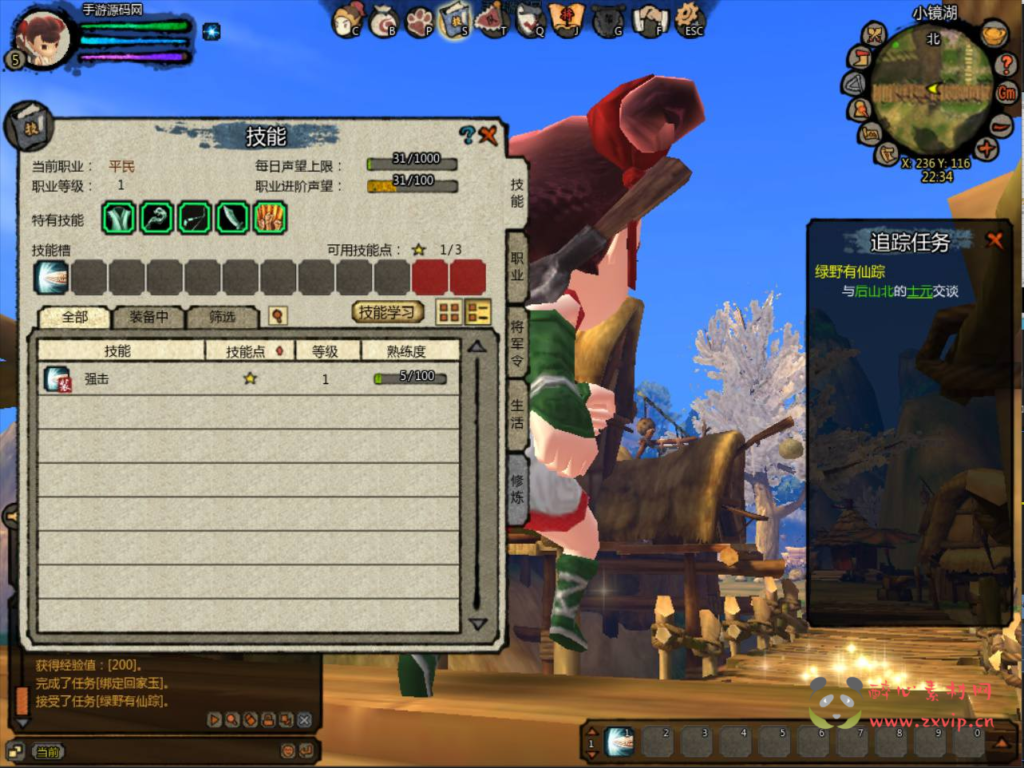Viewport: 1024px width, 768px height.
Task: Switch to the 职业 side tab
Action: [517, 265]
